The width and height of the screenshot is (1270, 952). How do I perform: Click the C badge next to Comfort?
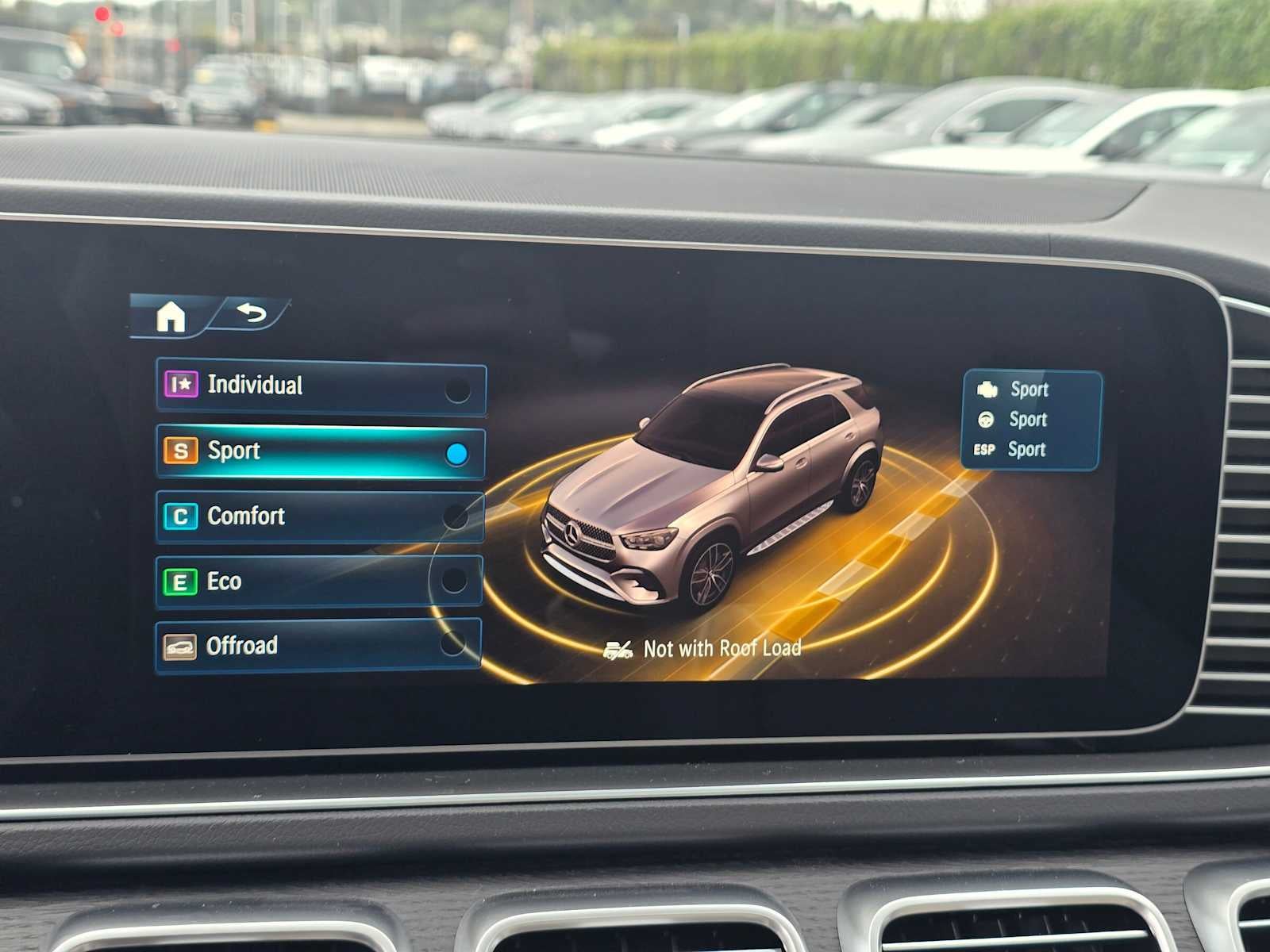[183, 516]
